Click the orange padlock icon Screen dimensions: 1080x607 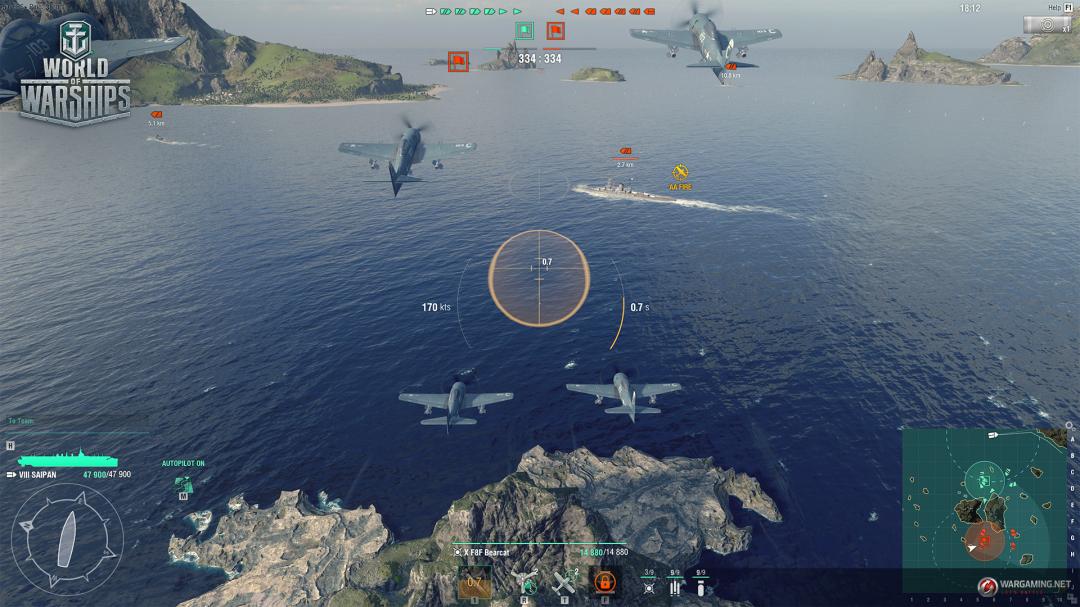click(605, 581)
